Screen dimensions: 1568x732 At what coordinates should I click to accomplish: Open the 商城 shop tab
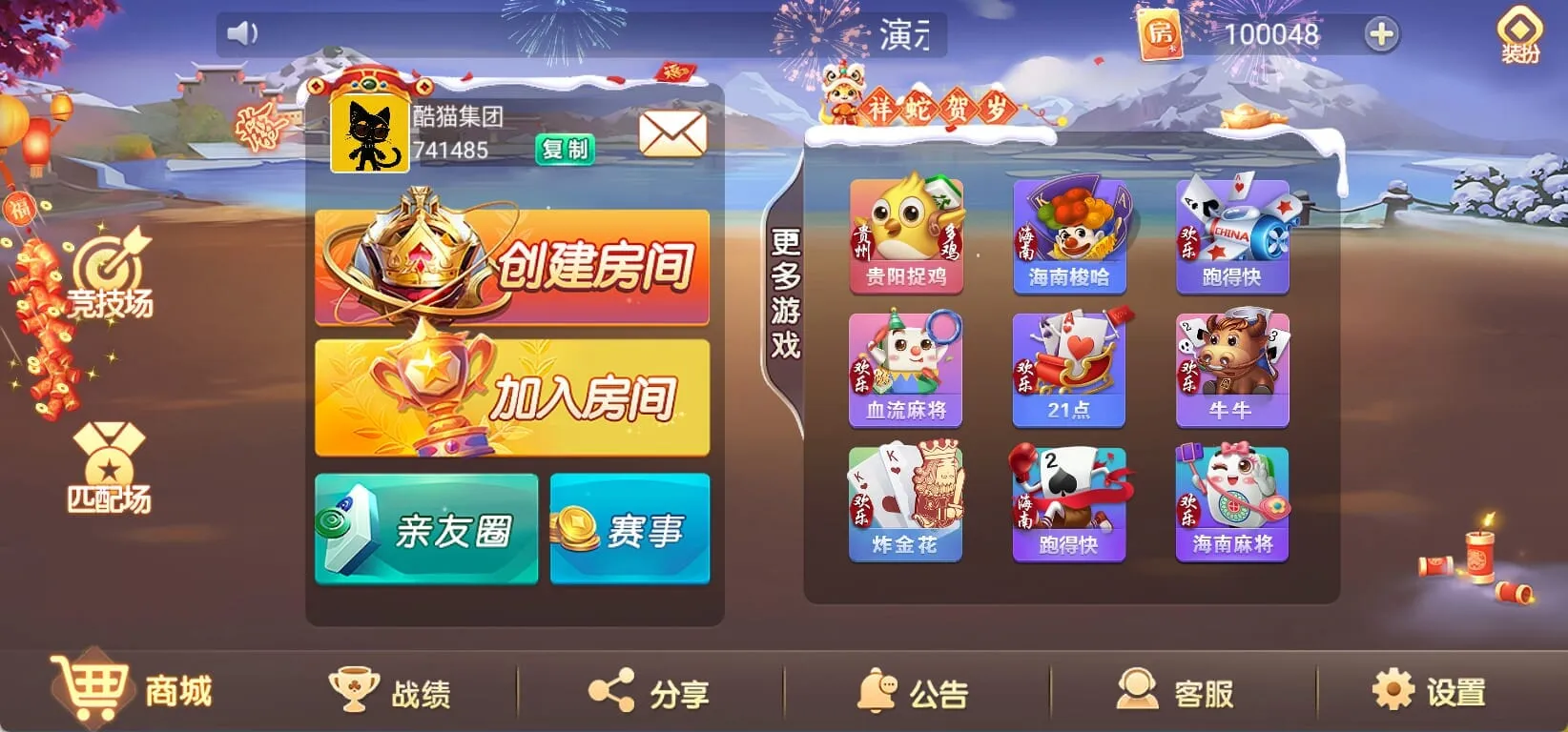[x=134, y=691]
